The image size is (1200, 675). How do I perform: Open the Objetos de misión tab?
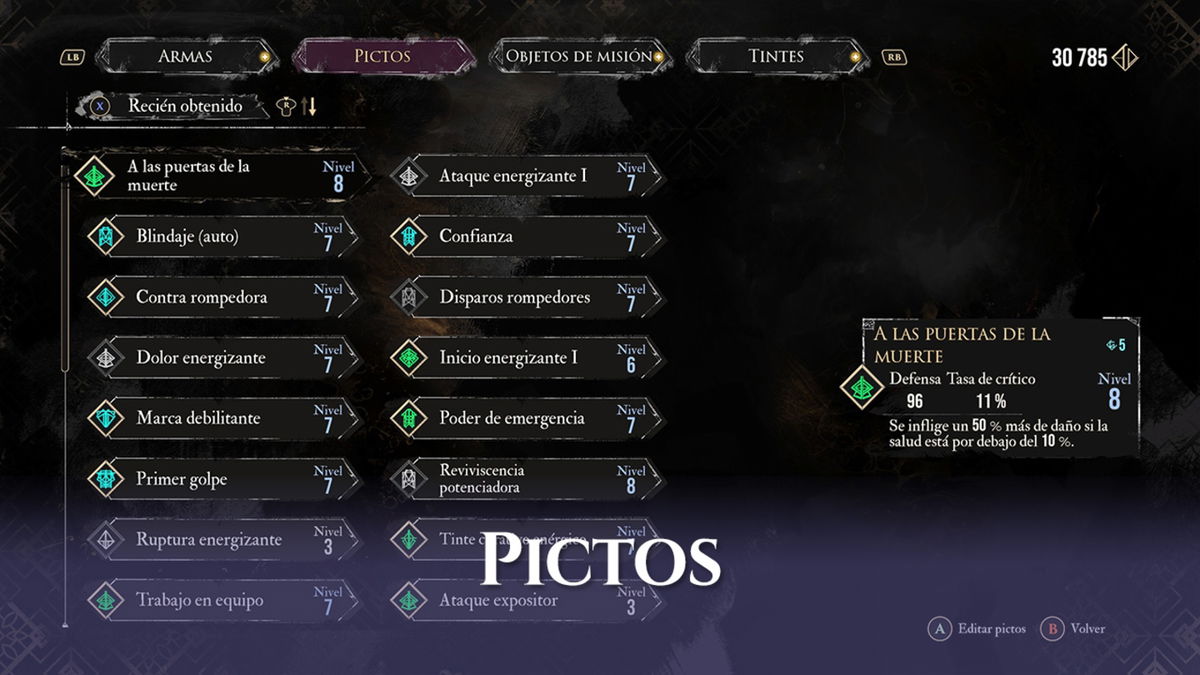579,56
